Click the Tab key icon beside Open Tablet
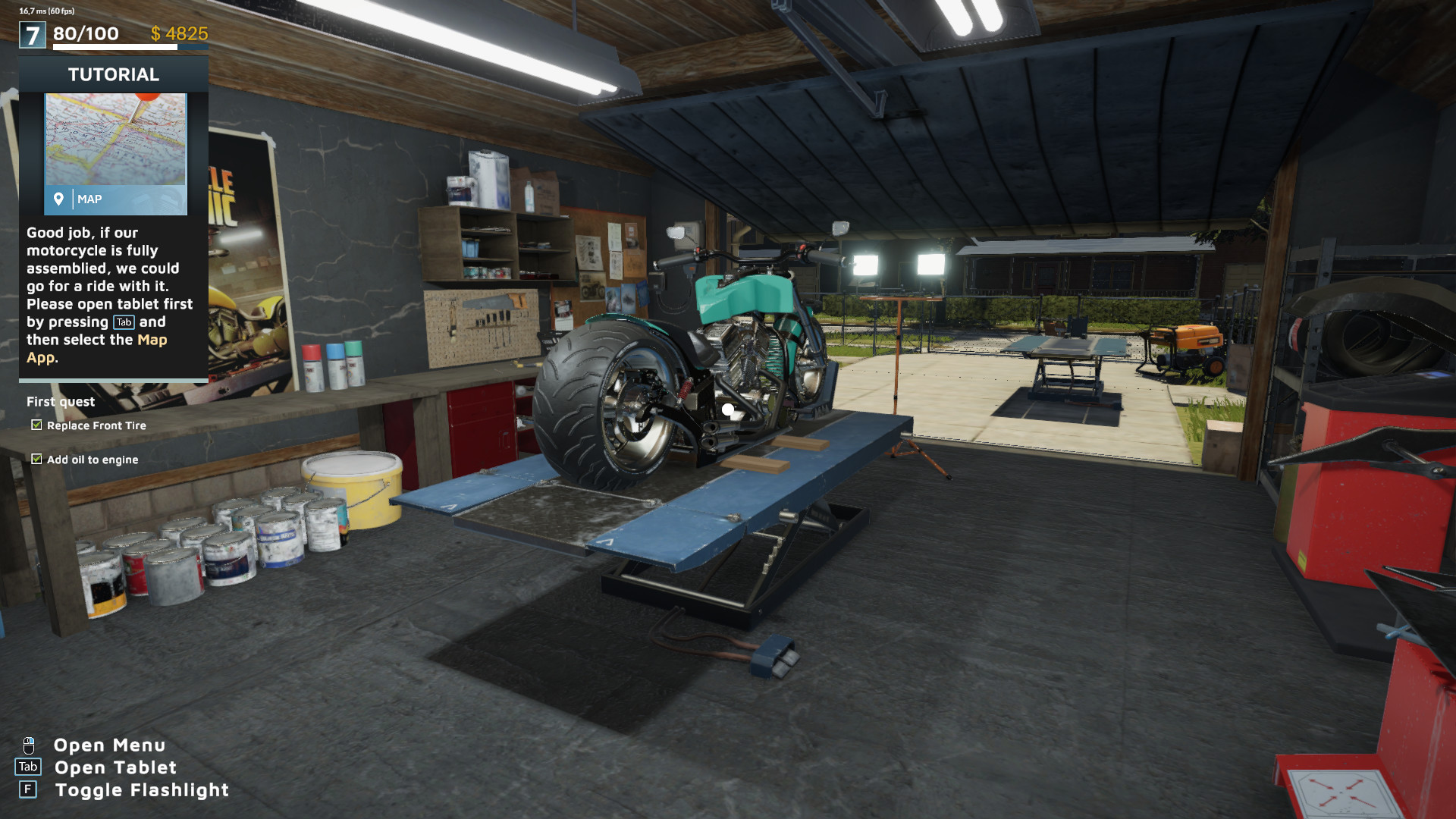 [29, 767]
